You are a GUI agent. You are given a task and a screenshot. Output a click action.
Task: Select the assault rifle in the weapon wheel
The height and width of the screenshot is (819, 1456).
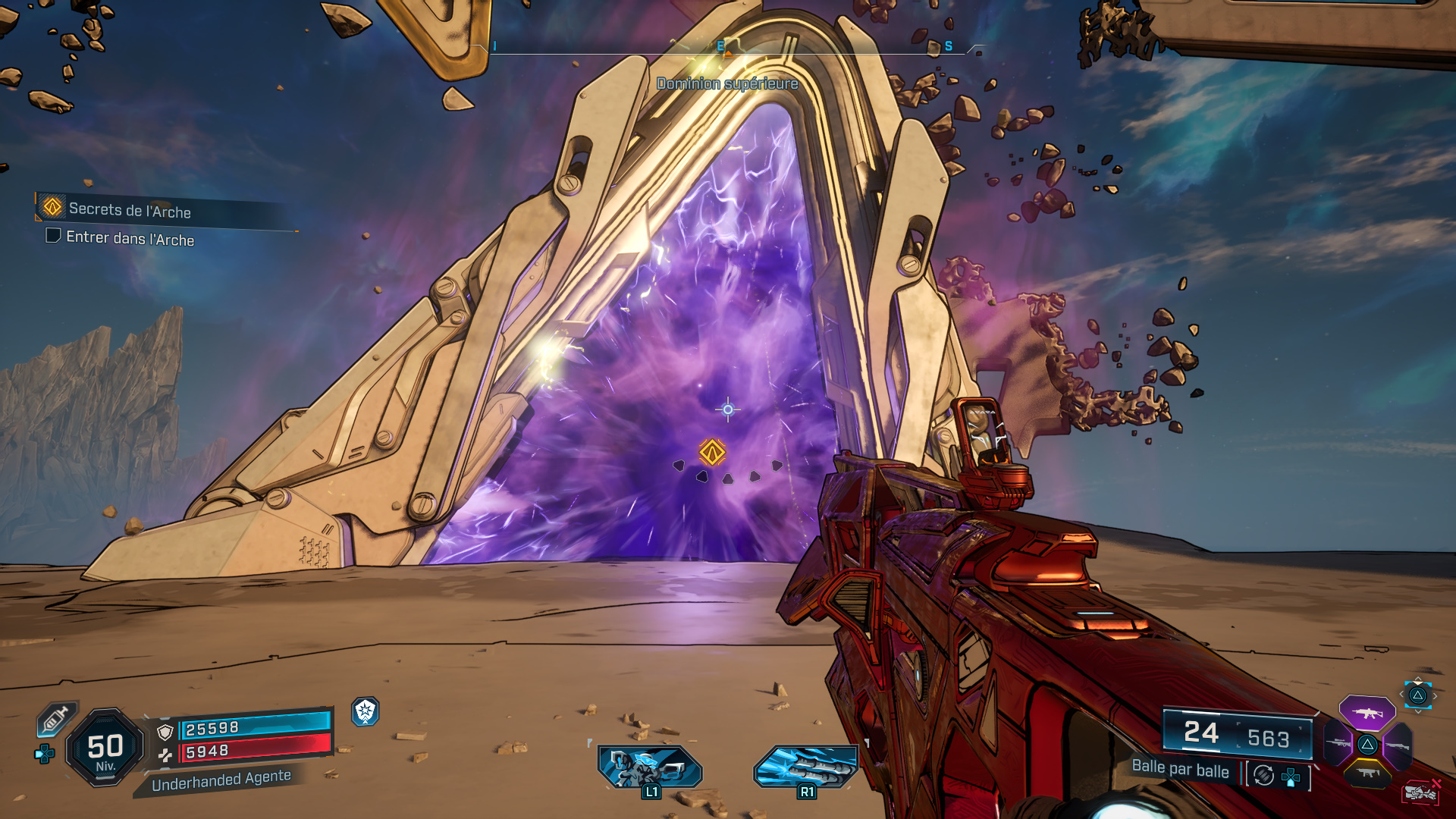pyautogui.click(x=1367, y=714)
